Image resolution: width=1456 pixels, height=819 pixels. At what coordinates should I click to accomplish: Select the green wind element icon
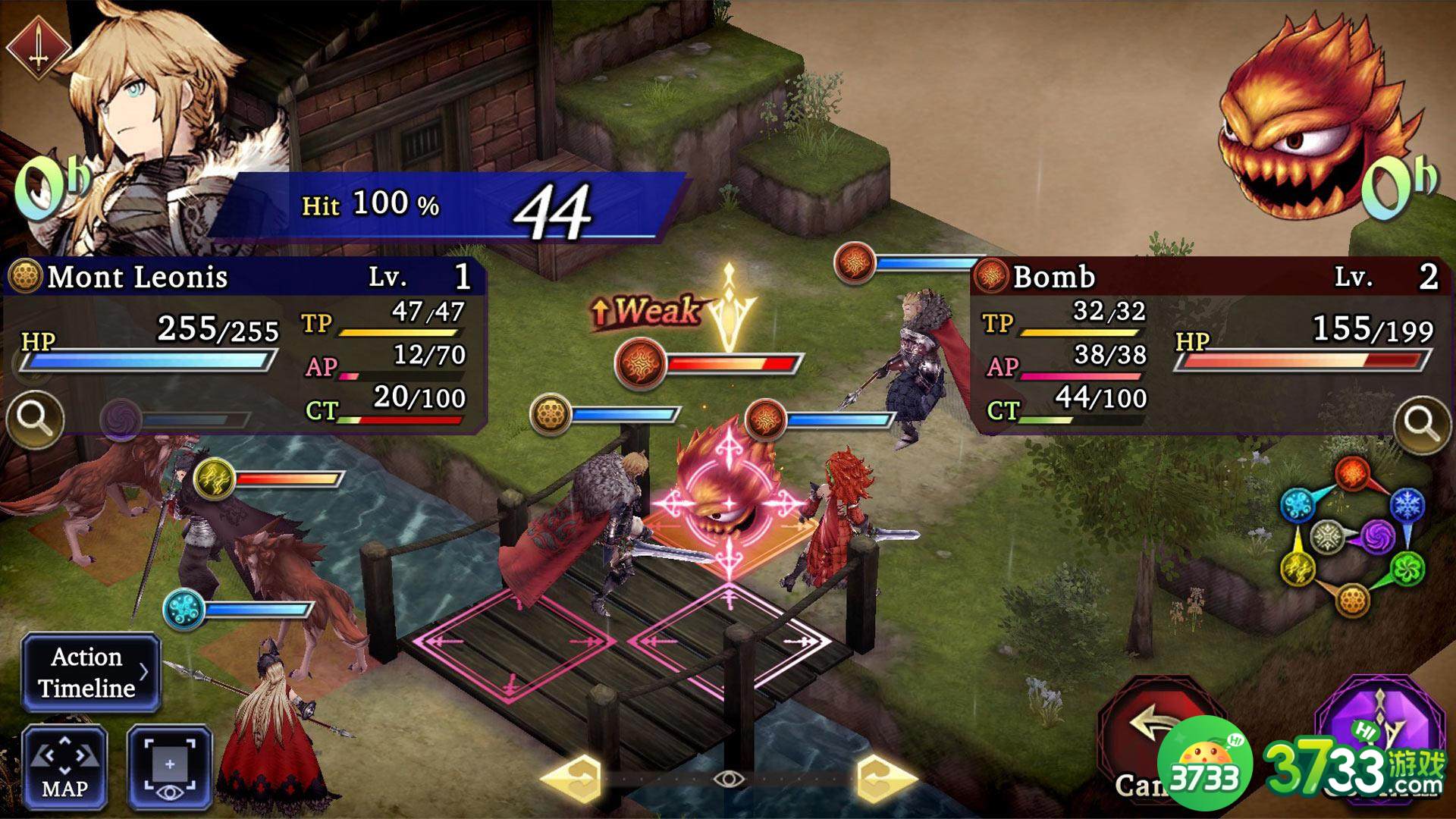(1407, 570)
